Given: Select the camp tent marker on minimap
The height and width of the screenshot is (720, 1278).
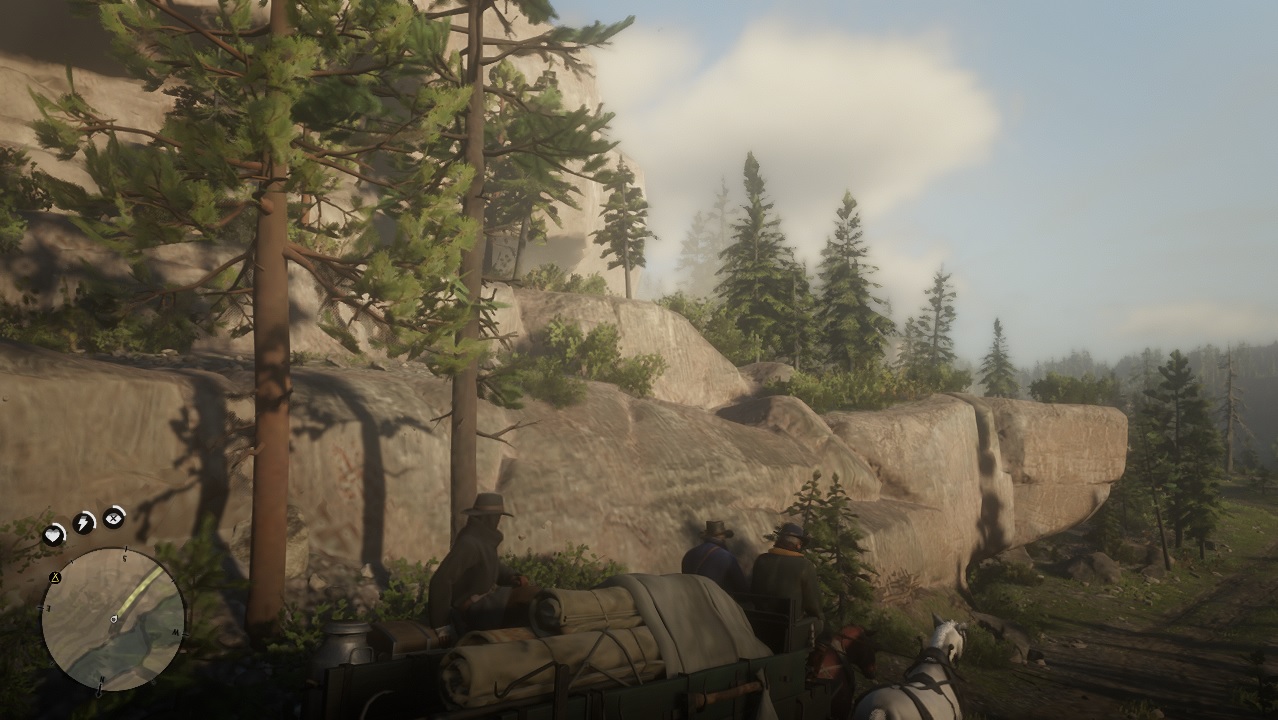Looking at the screenshot, I should [55, 578].
